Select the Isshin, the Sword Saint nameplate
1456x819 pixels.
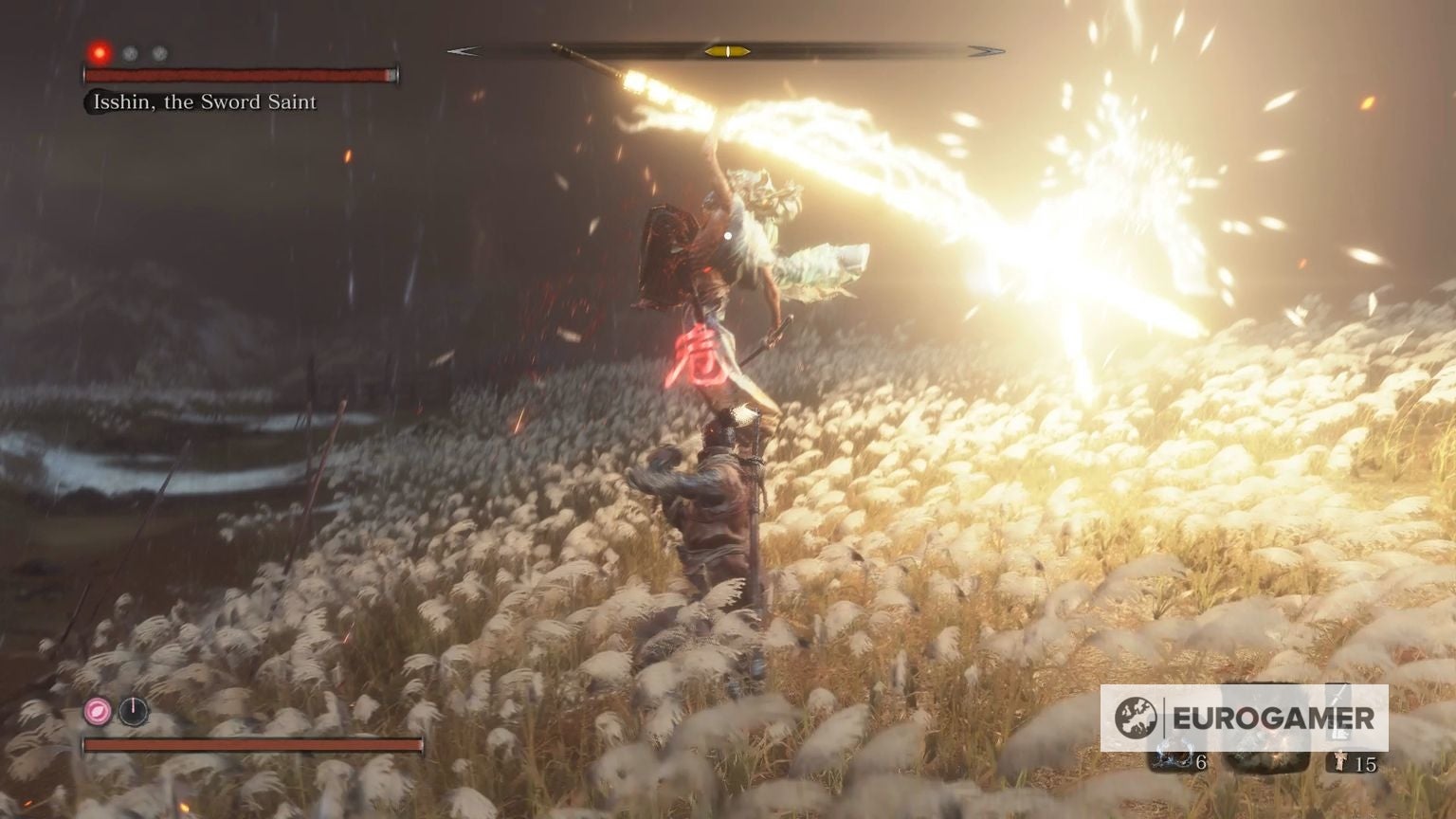pyautogui.click(x=203, y=101)
